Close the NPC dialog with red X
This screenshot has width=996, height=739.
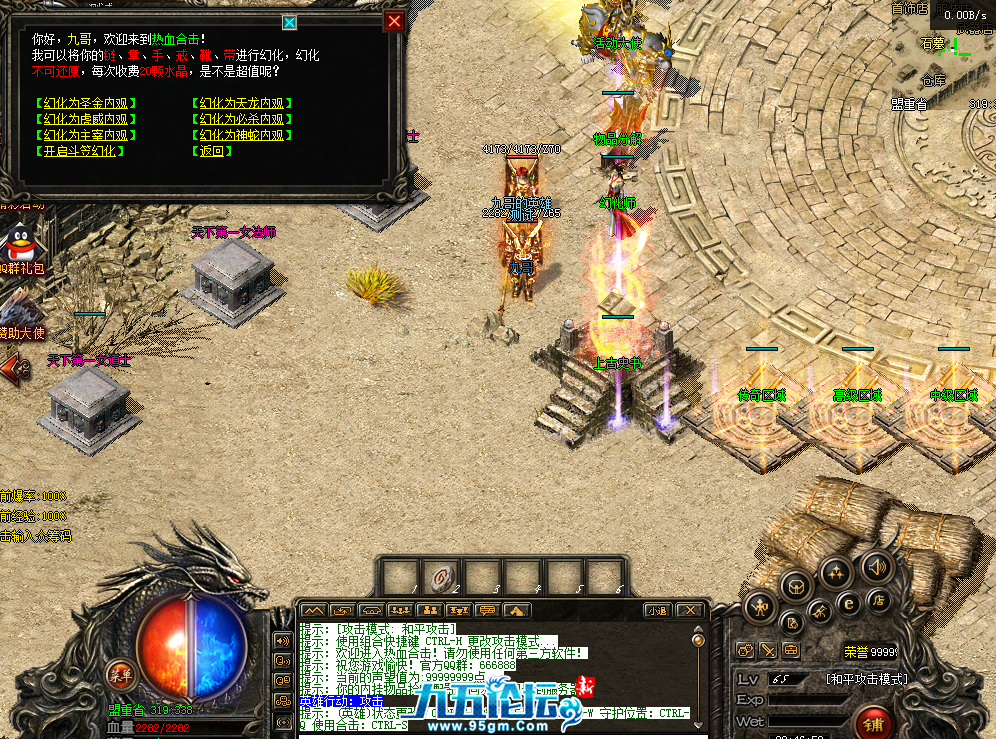point(395,21)
